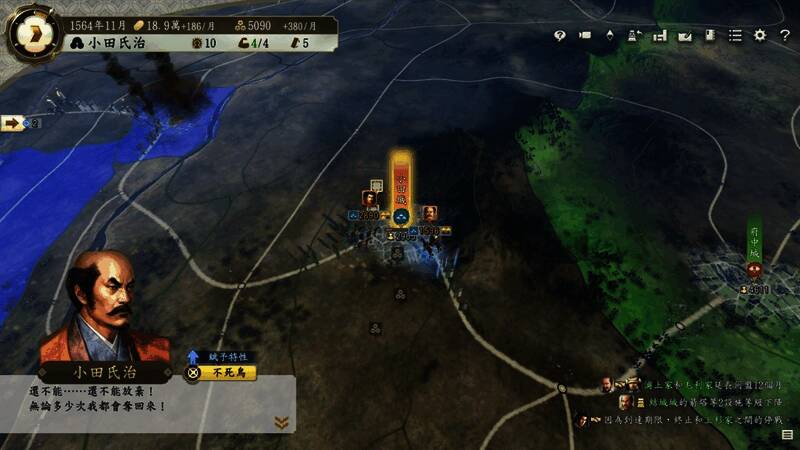Viewport: 800px width, 450px height.
Task: Open the bar chart statistics icon
Action: (x=659, y=35)
